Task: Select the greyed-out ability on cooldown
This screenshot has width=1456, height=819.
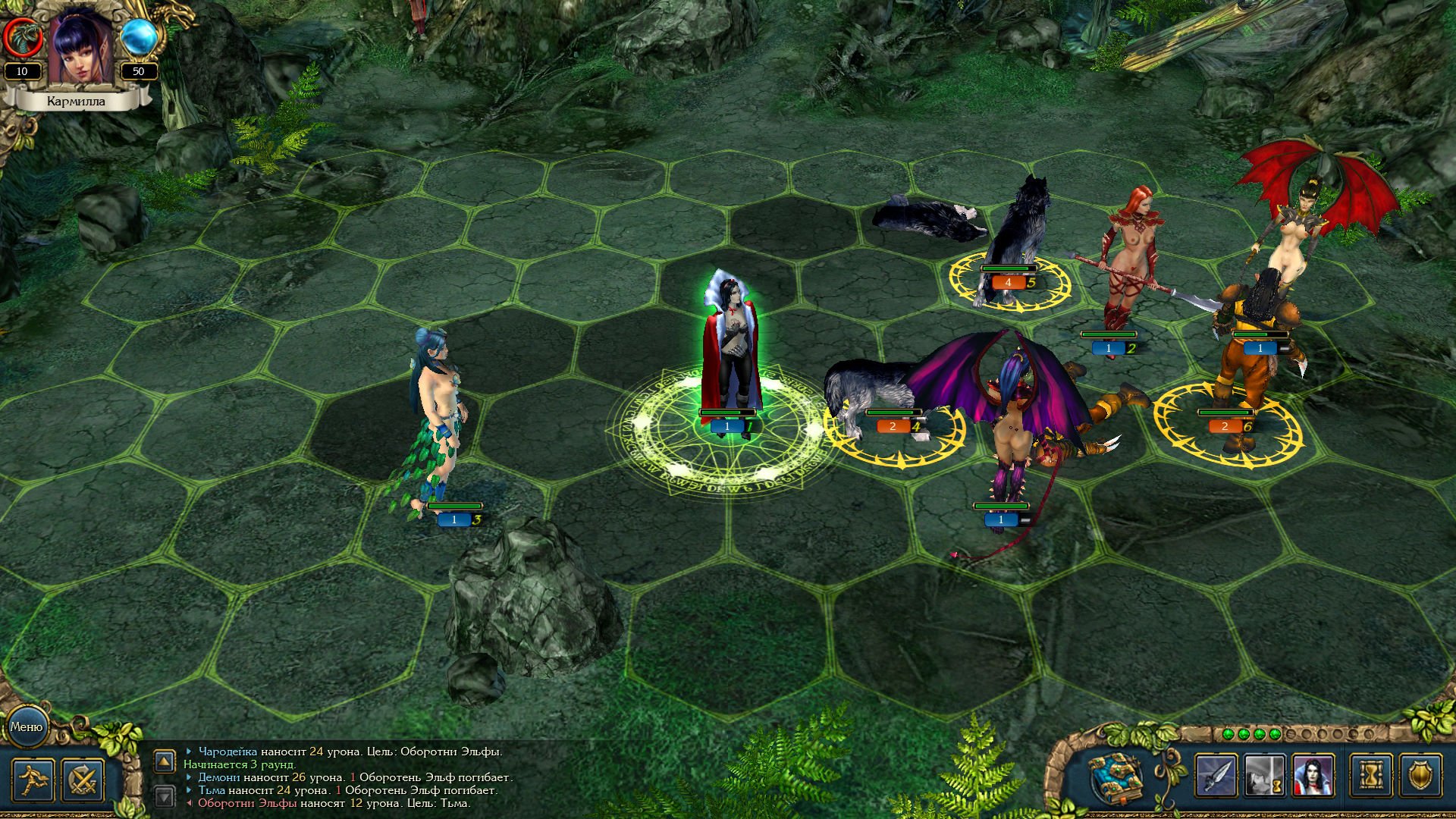Action: click(x=1264, y=777)
